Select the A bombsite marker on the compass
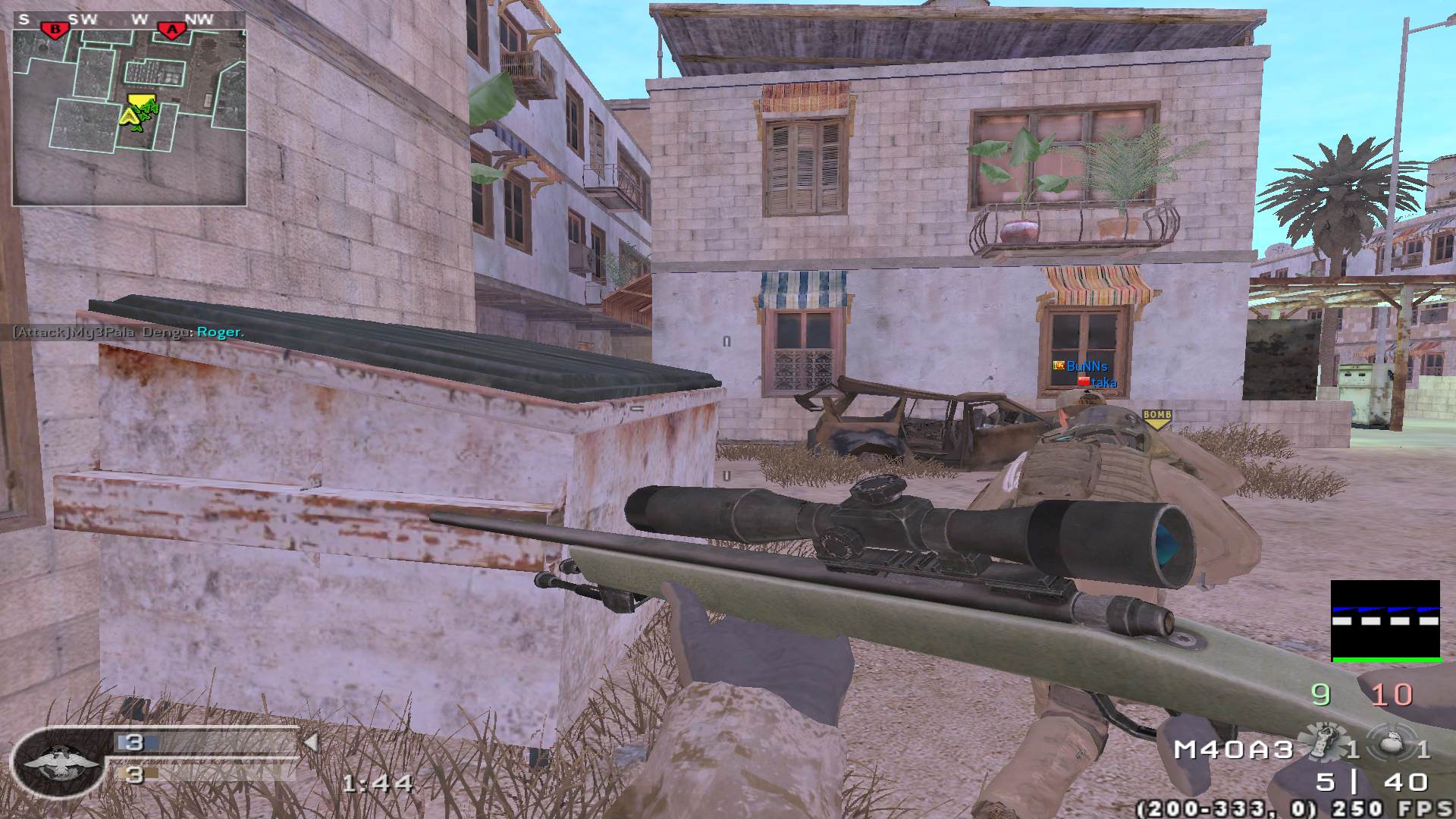The image size is (1456, 819). tap(172, 29)
